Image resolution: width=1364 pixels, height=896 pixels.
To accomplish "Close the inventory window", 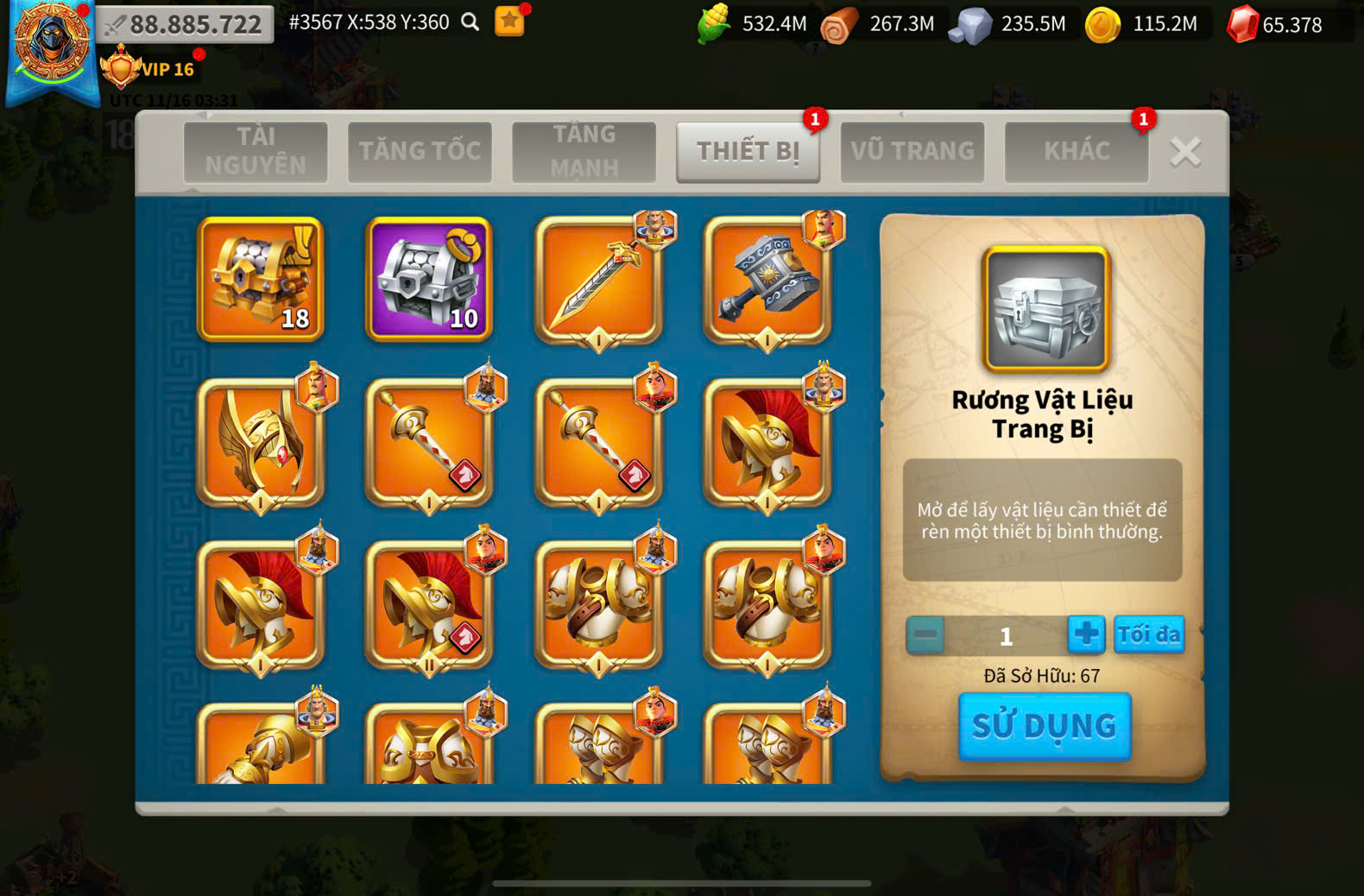I will pos(1185,153).
